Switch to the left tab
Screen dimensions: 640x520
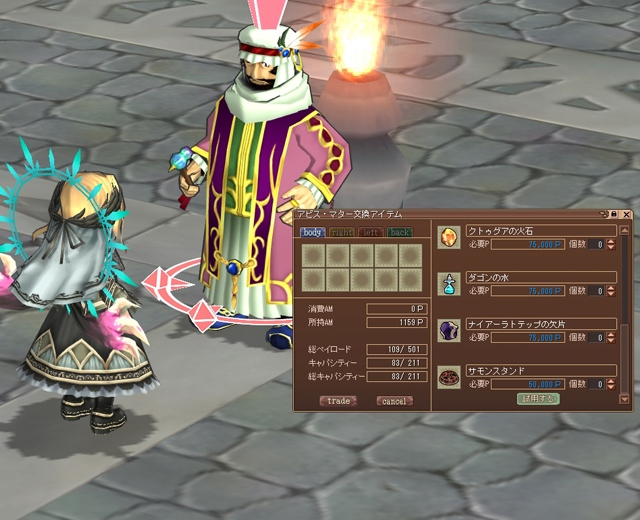[371, 232]
